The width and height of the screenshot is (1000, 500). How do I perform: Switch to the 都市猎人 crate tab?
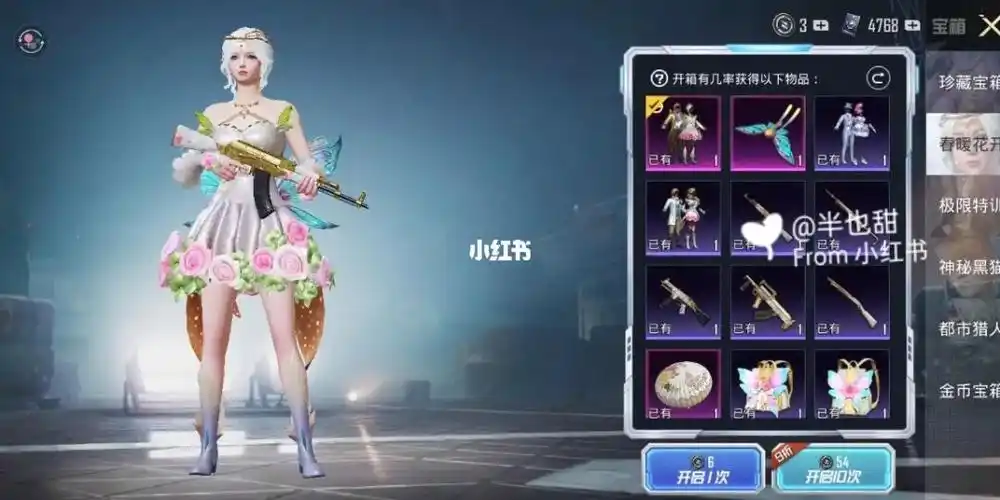(966, 328)
